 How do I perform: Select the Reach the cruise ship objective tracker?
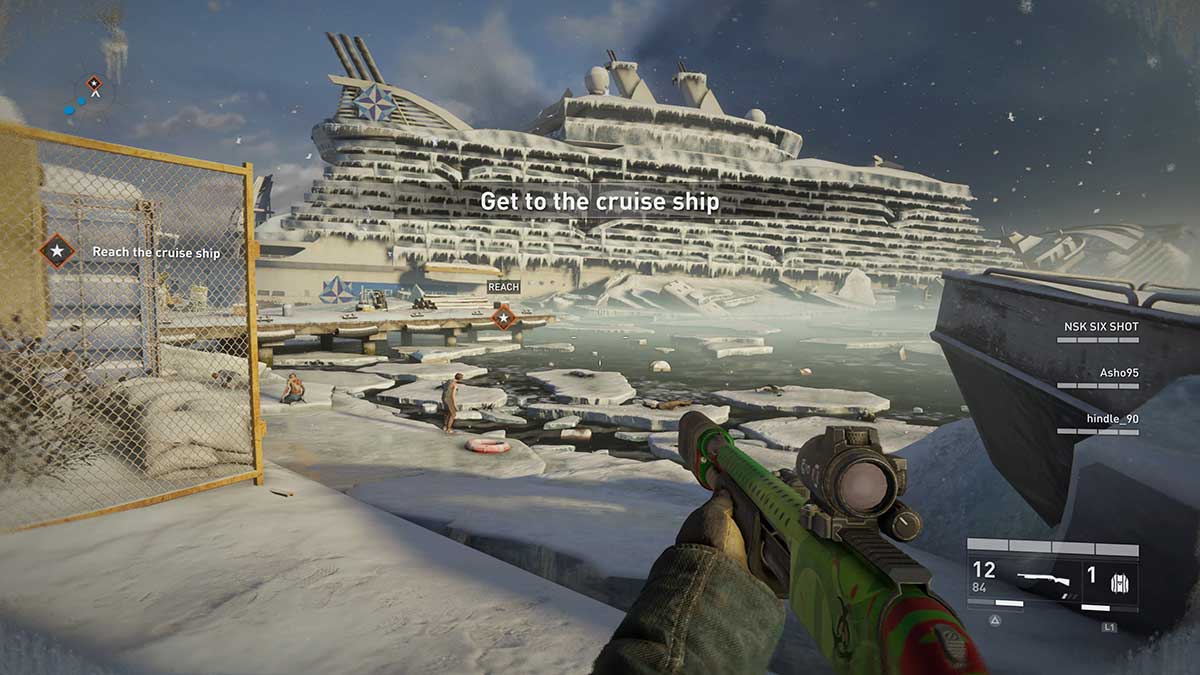pos(130,252)
